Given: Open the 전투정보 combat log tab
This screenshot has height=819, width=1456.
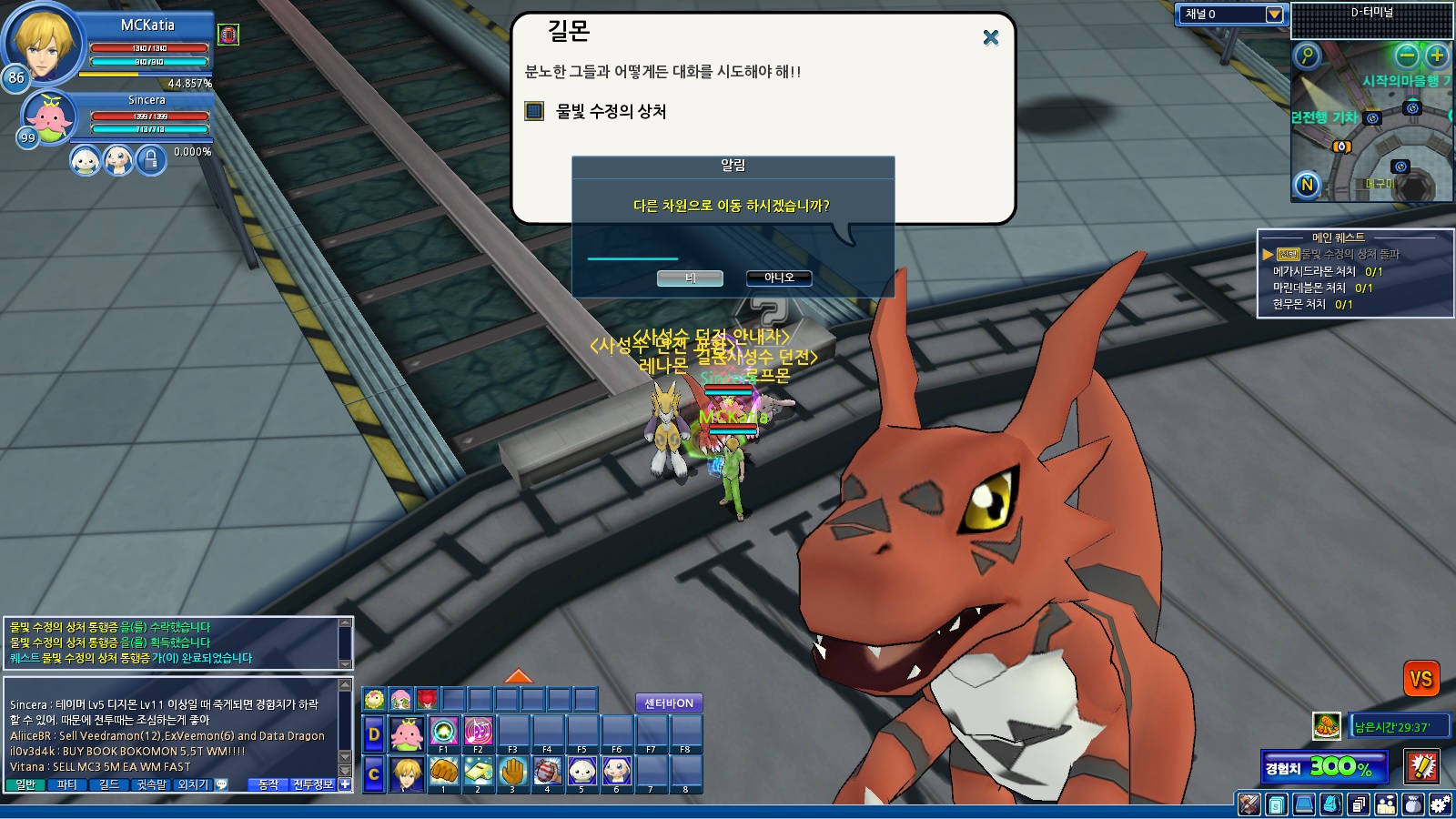Looking at the screenshot, I should pos(312,784).
